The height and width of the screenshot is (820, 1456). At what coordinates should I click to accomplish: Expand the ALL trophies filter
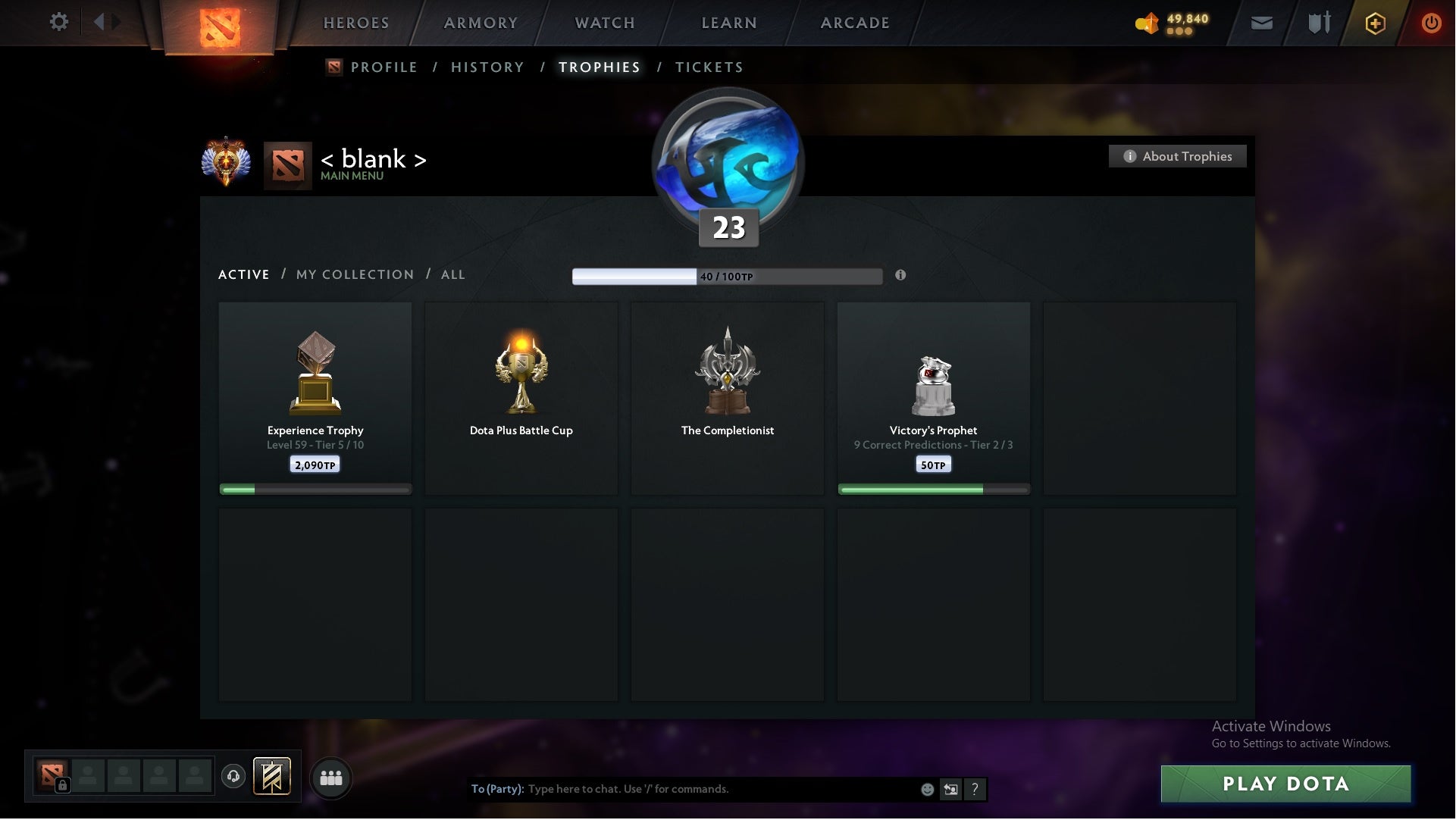click(x=452, y=274)
